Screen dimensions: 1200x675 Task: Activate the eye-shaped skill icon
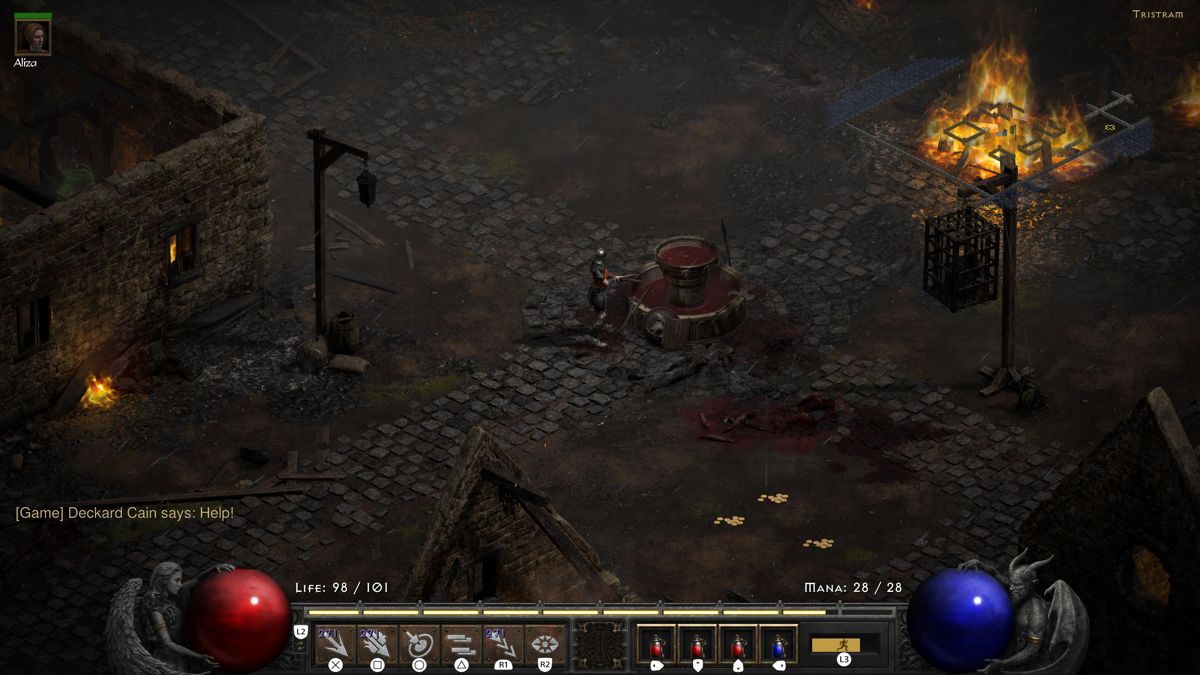click(545, 643)
